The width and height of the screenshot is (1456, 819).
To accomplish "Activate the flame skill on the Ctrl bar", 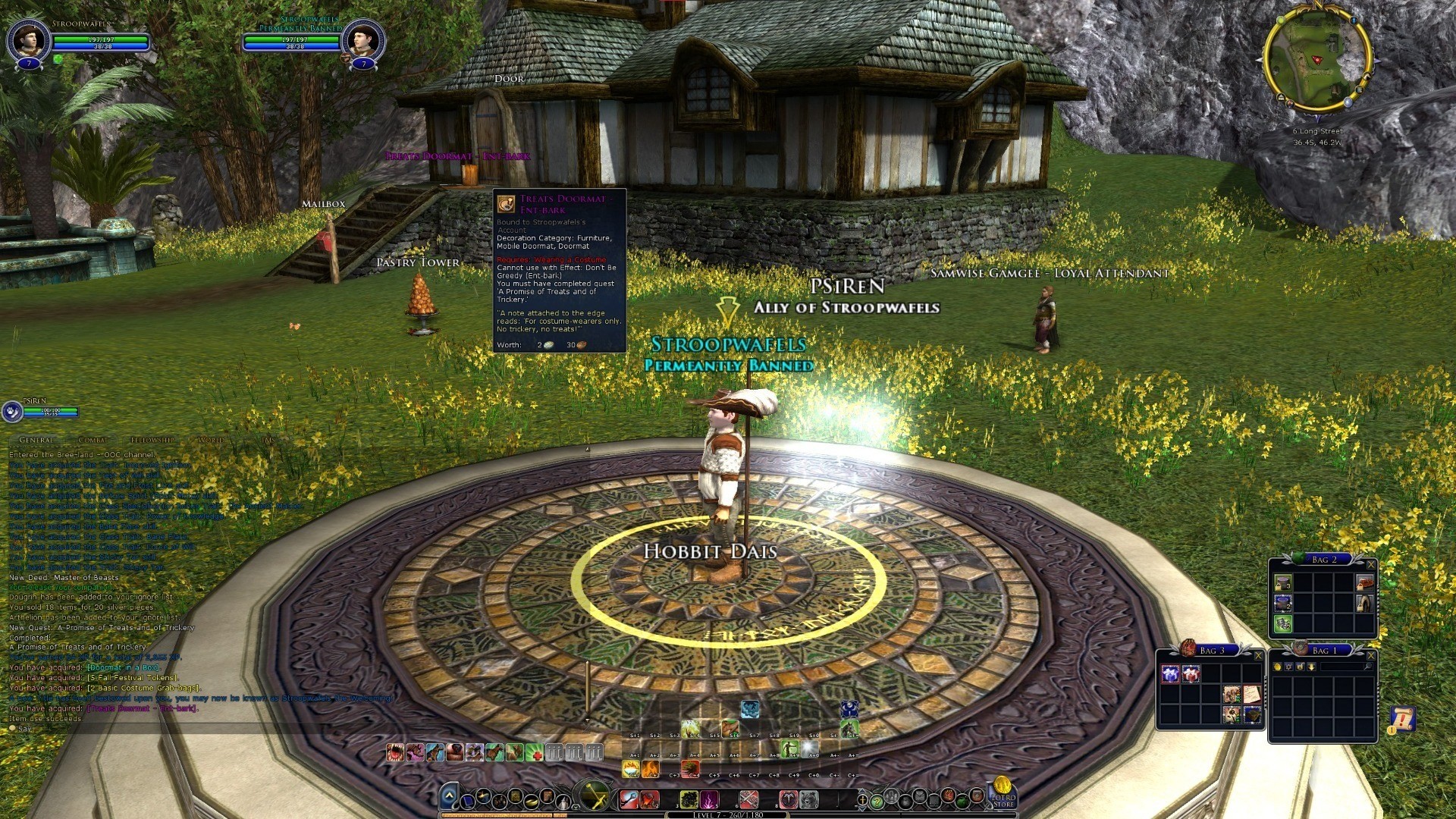I will [650, 770].
